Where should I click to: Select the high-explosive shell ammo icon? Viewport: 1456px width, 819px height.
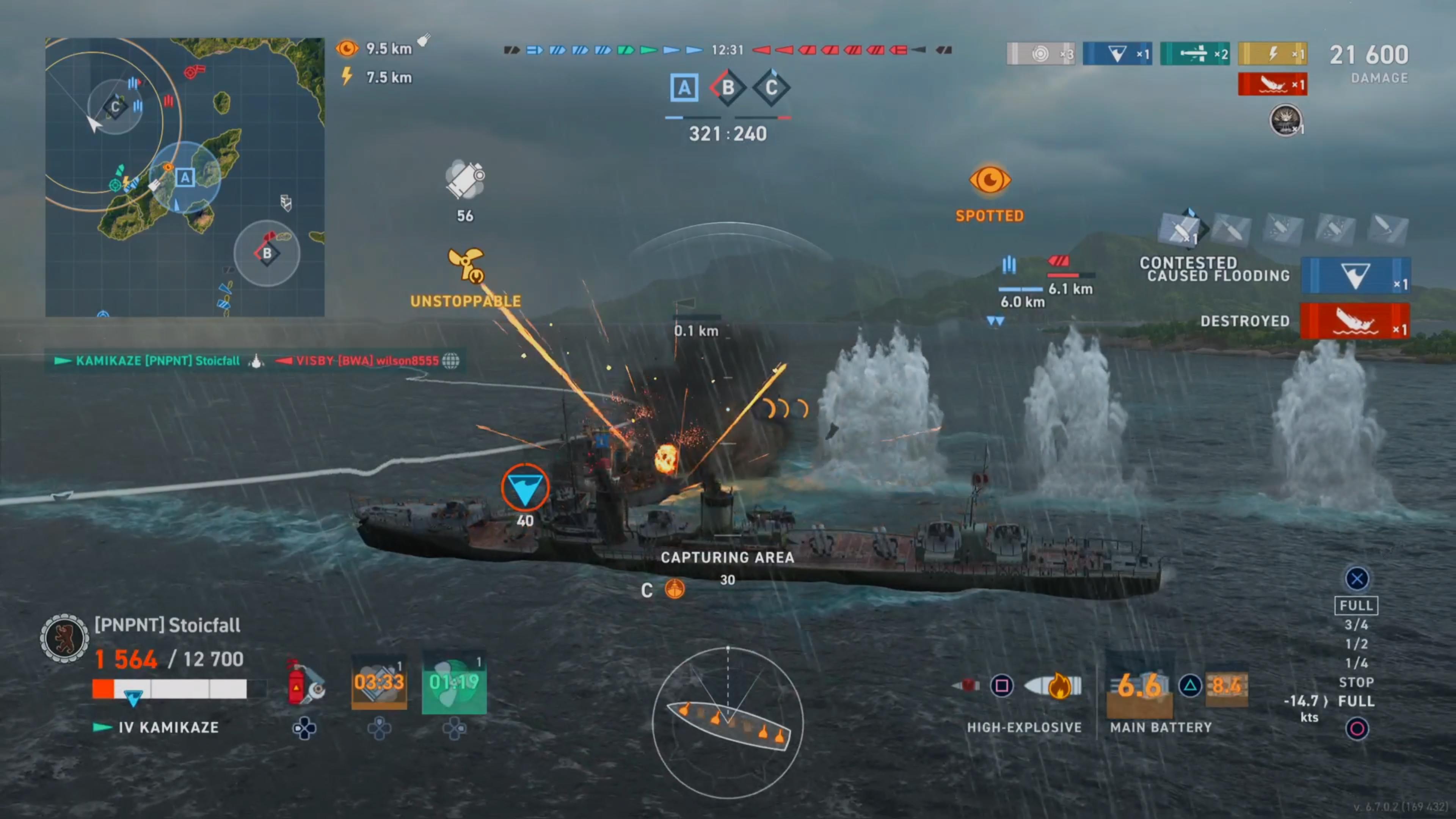pos(1054,686)
